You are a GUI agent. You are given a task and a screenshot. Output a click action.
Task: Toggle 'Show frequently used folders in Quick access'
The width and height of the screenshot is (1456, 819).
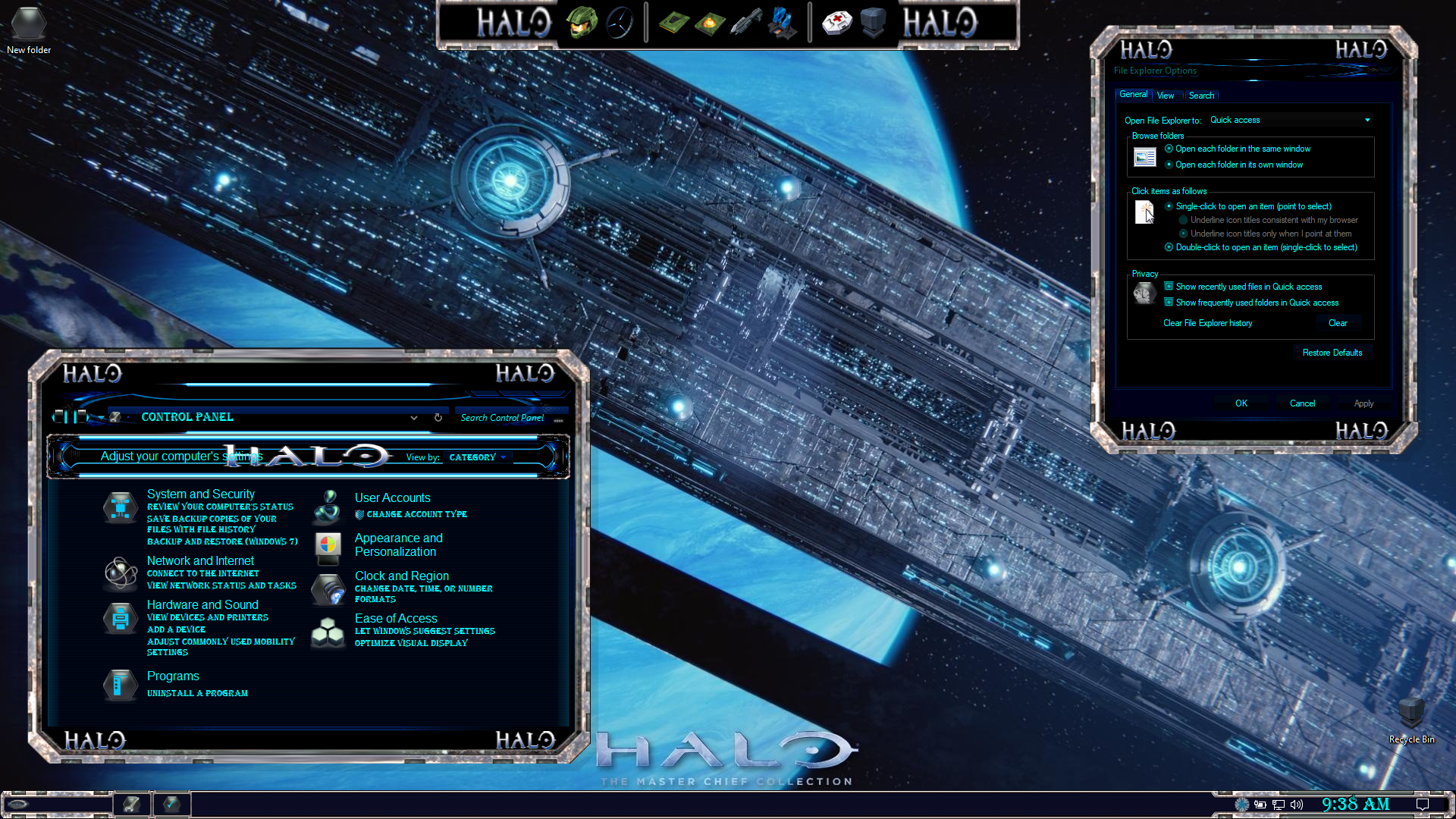pos(1169,303)
